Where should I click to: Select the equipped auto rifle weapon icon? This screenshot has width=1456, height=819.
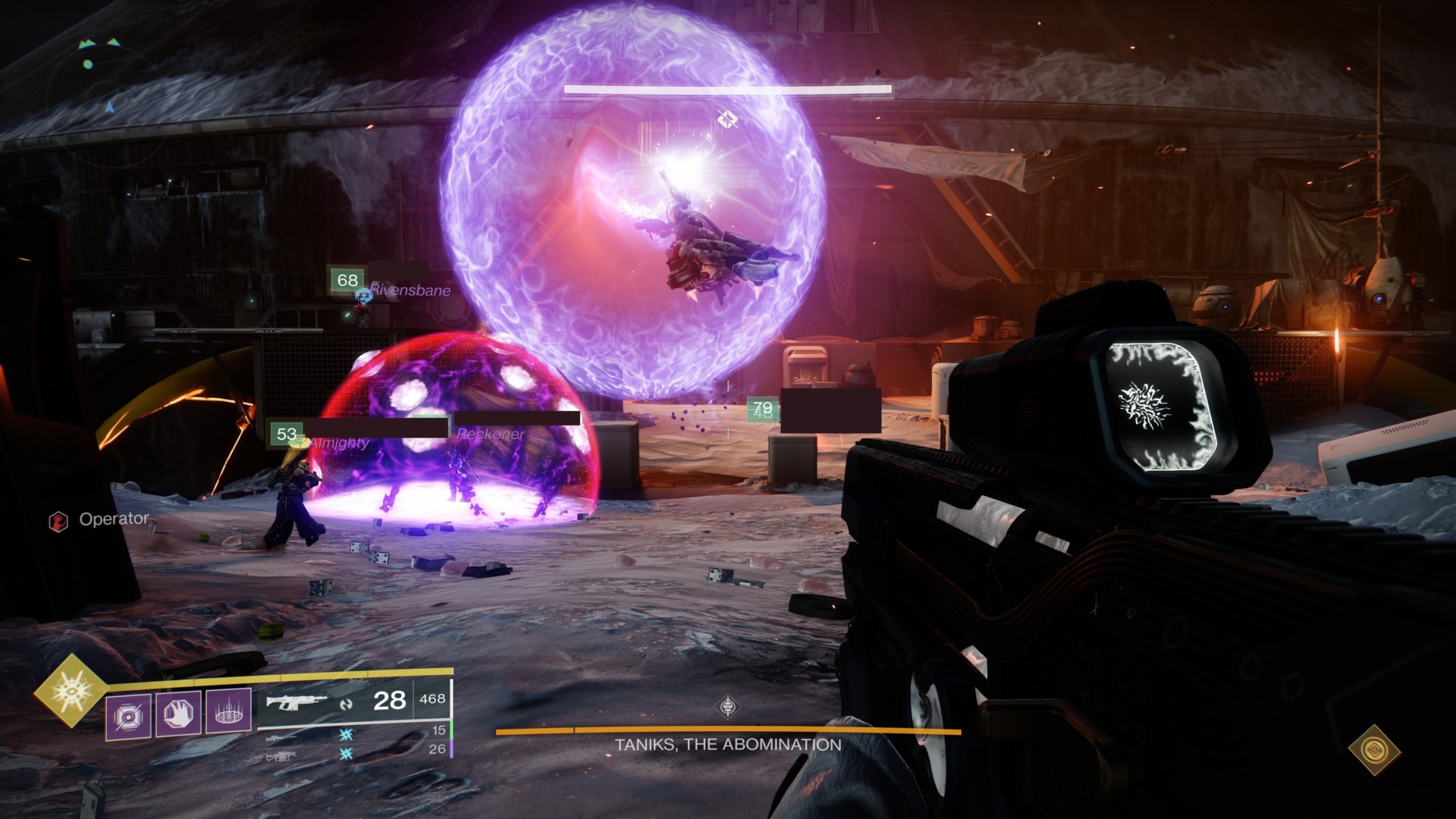click(297, 701)
